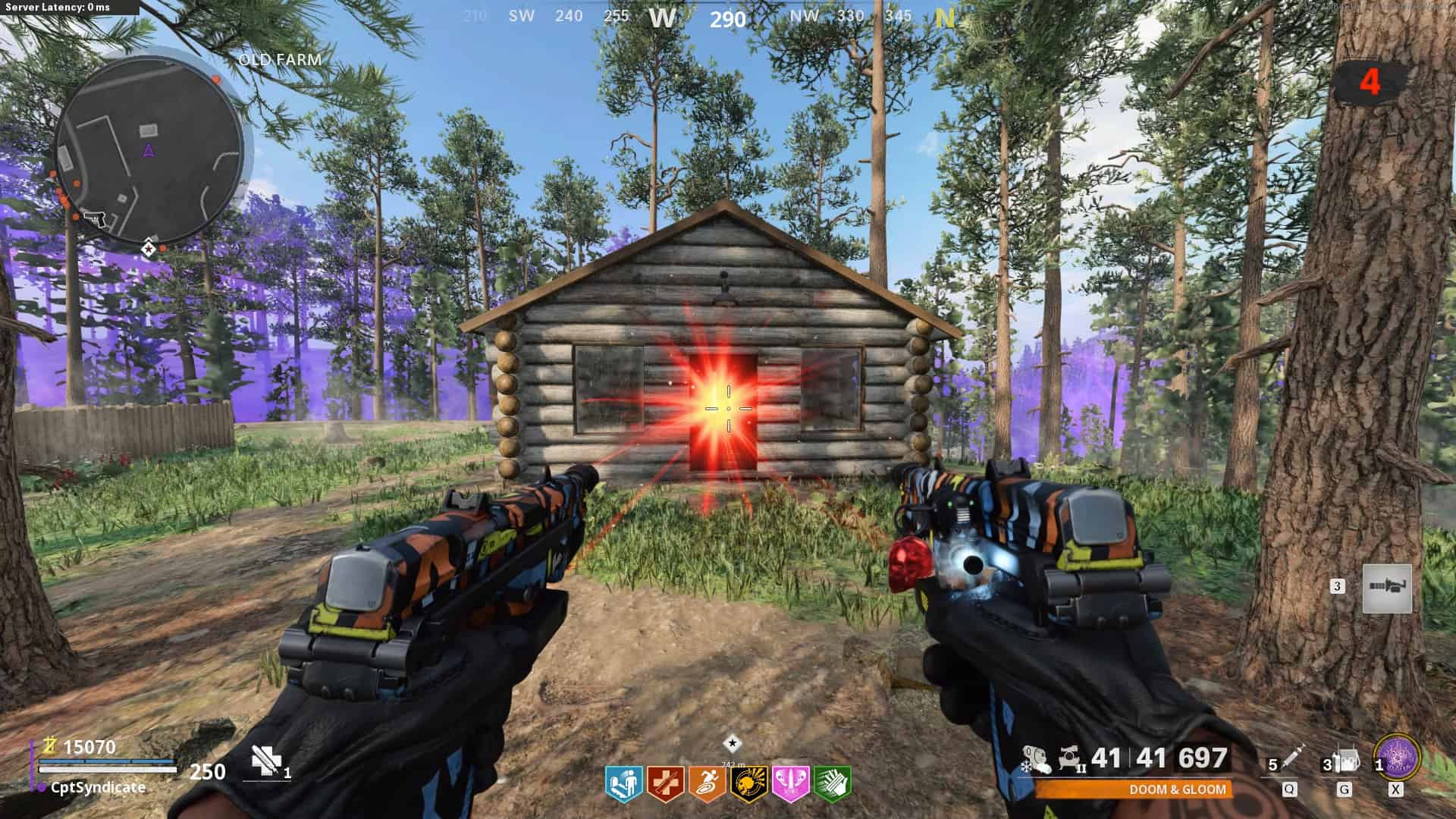Select the pink Elemental Pop perk icon

coord(790,783)
